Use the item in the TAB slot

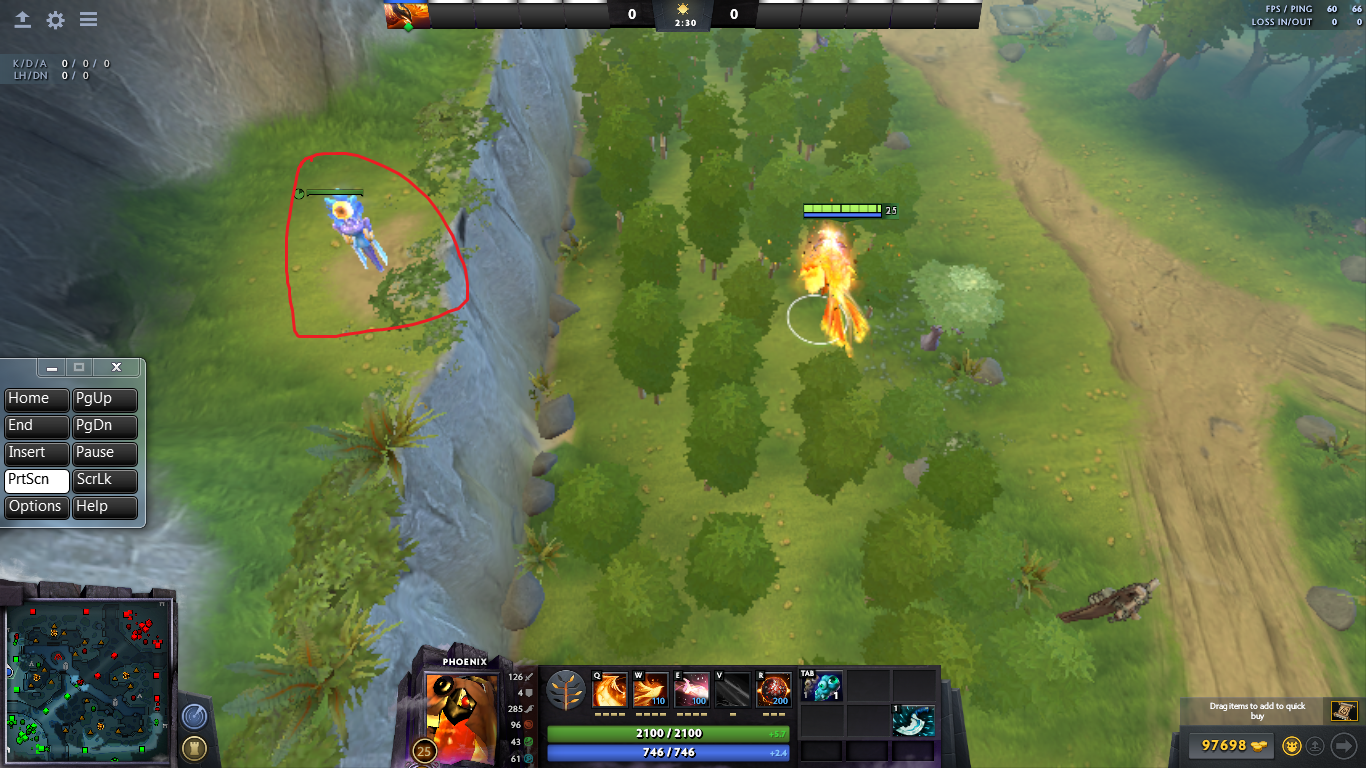[822, 686]
